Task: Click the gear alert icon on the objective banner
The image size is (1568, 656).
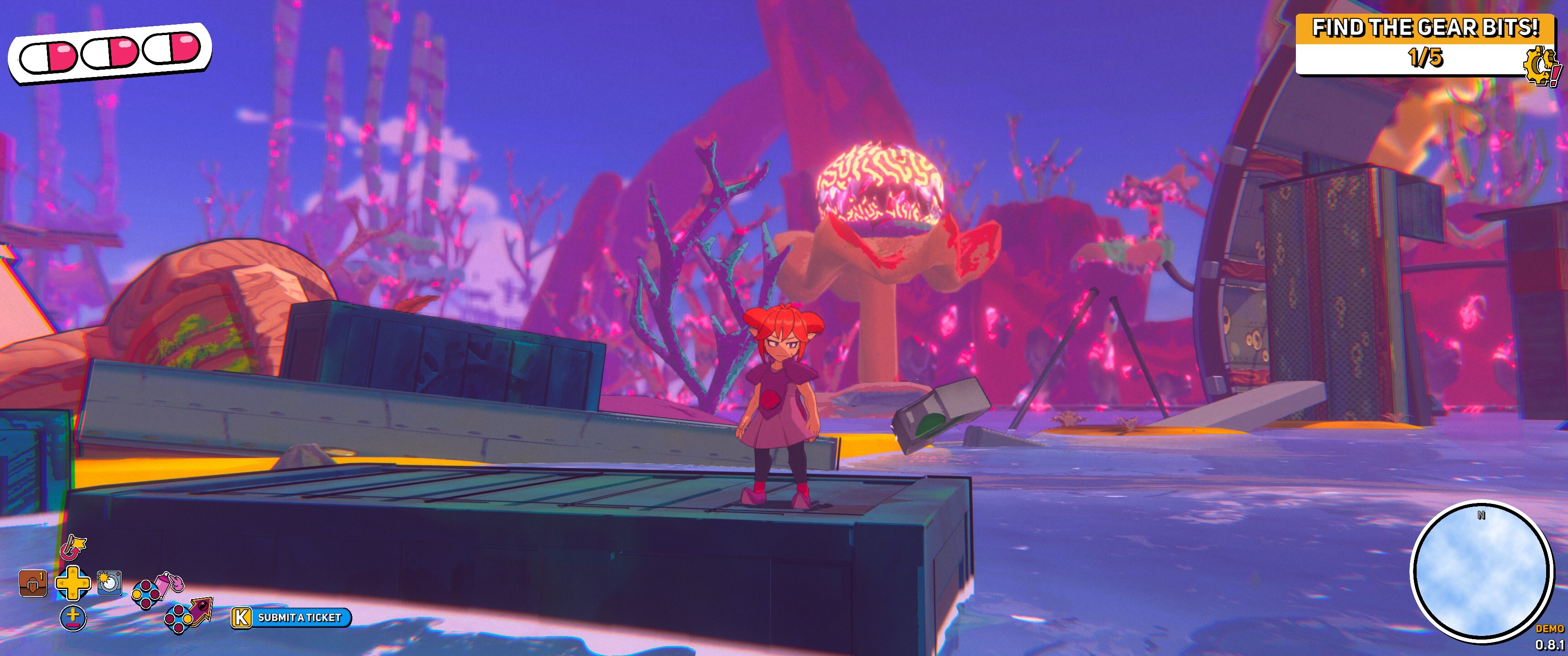Action: coord(1541,67)
